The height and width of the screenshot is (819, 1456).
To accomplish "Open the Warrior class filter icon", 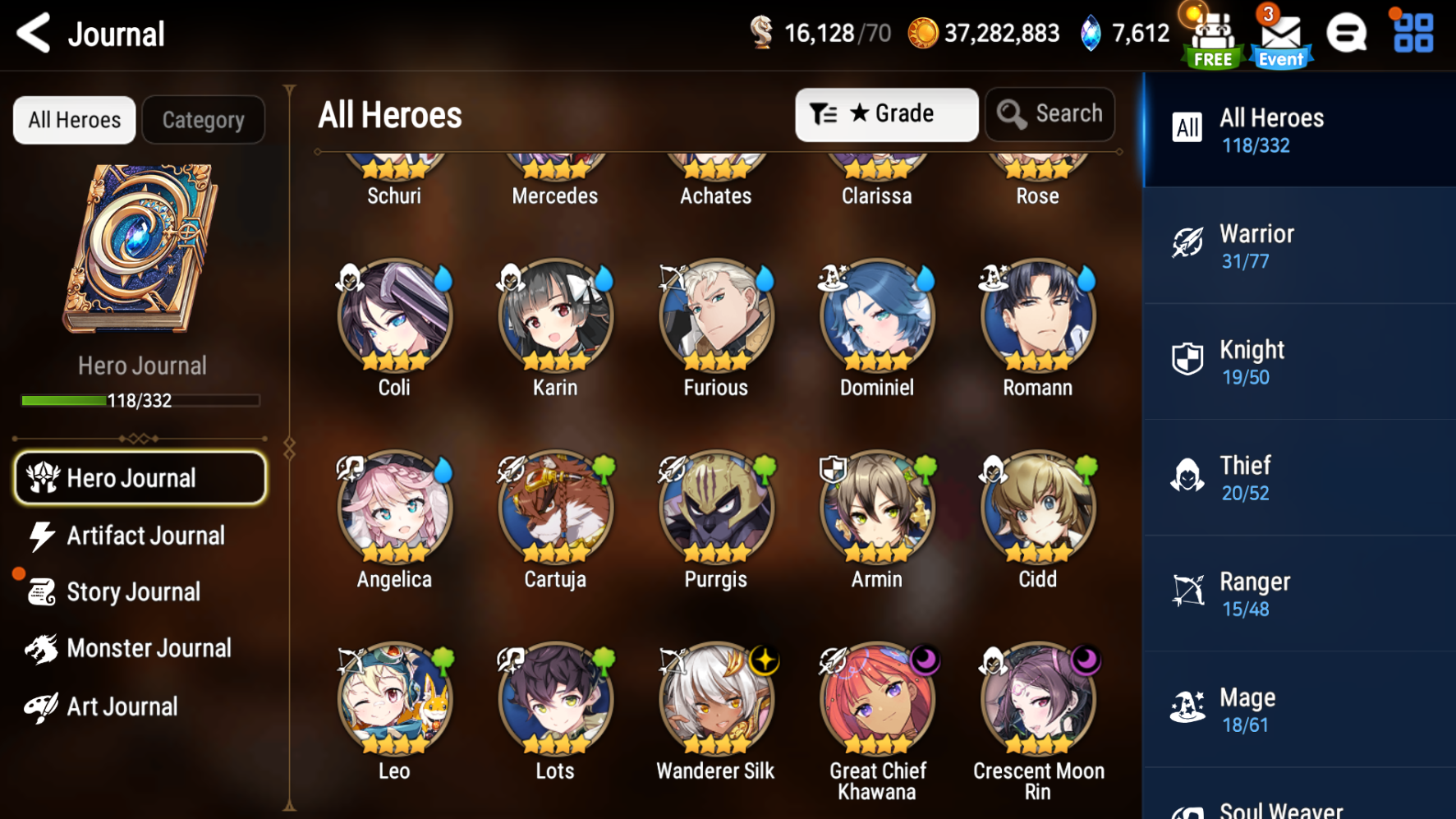I will pyautogui.click(x=1186, y=244).
